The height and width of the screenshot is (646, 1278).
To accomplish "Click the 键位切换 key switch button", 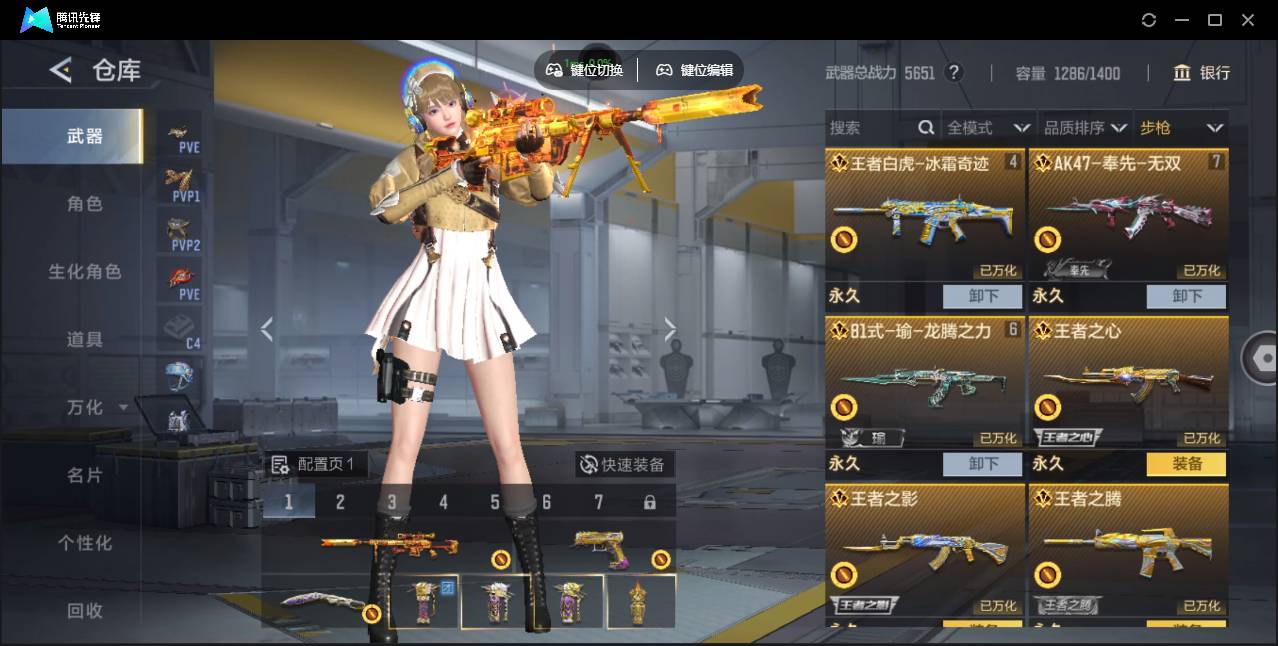I will coord(585,70).
